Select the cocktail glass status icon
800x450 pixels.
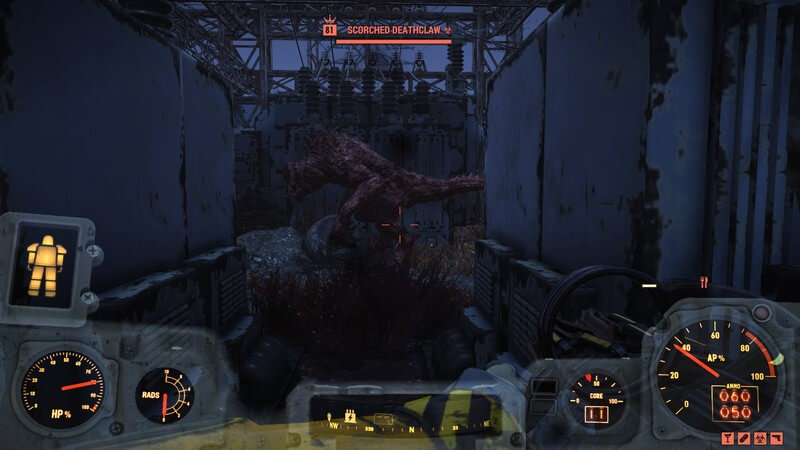727,438
